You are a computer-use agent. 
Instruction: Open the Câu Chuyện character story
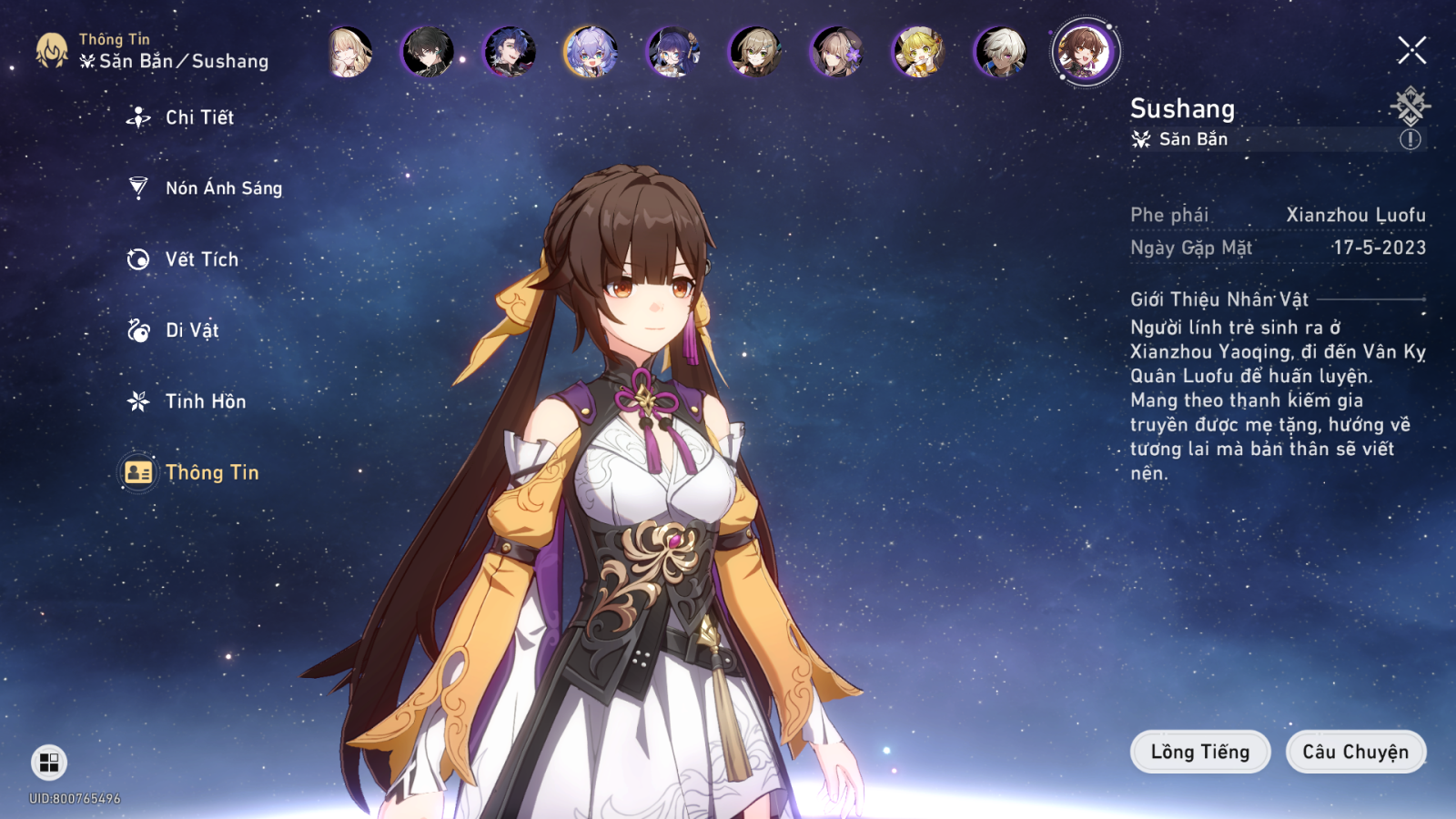click(1355, 752)
